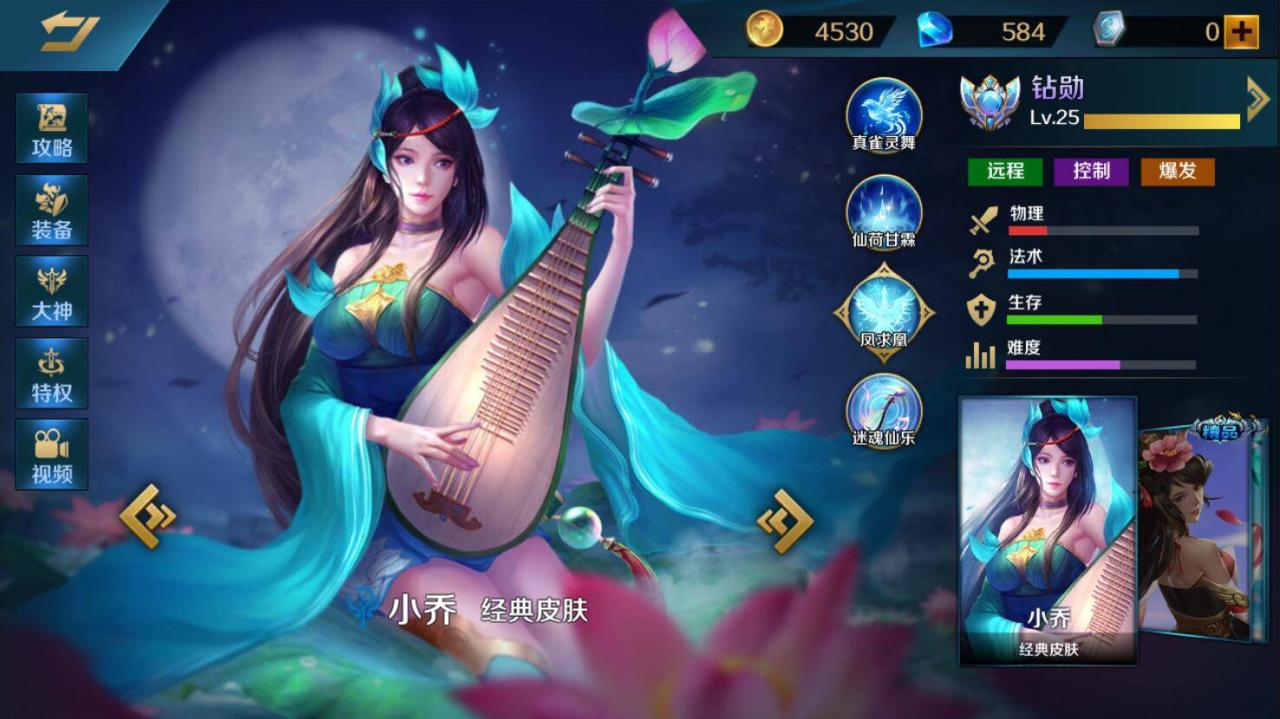Select the 小乔 经典皮肤 skin card

pos(1048,530)
